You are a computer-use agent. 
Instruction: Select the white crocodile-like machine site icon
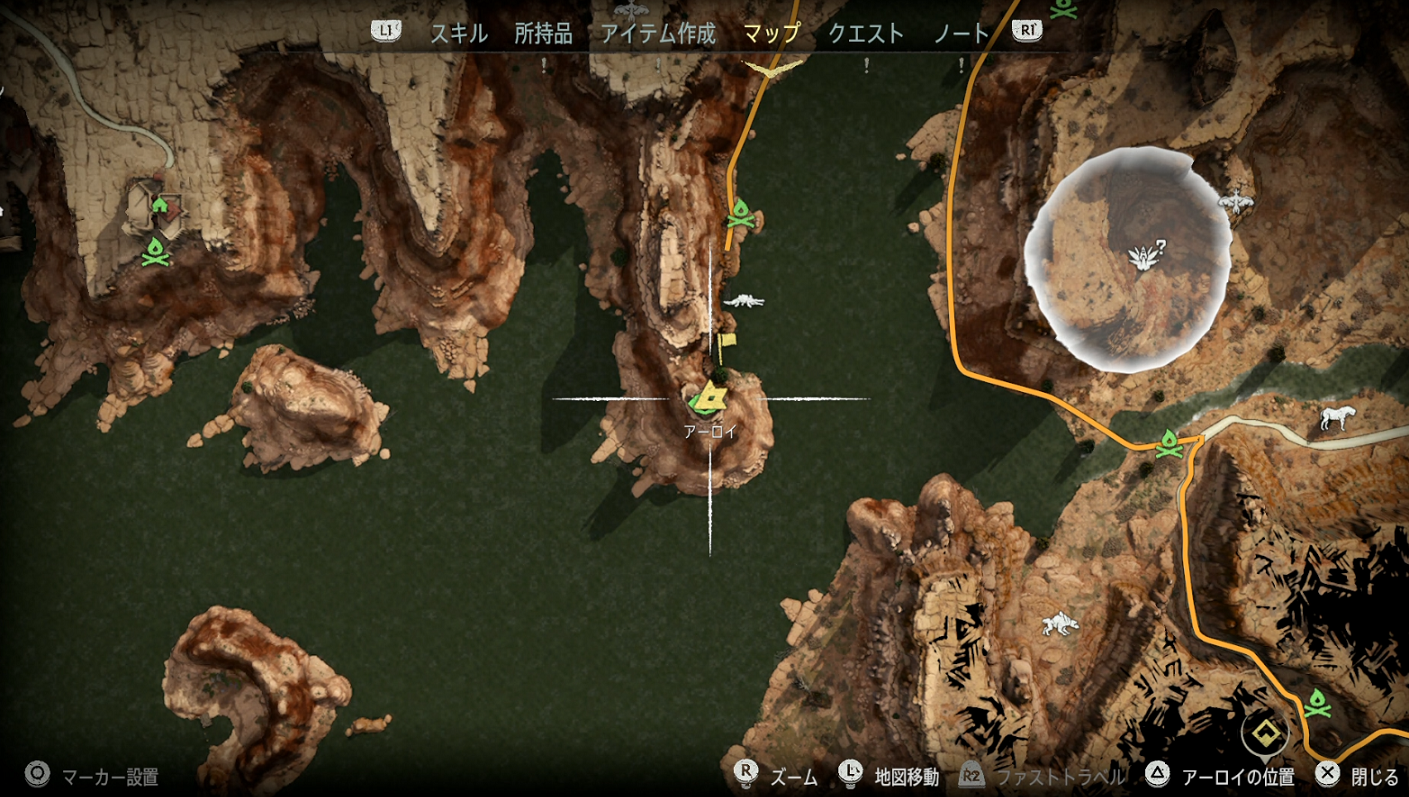coord(743,300)
